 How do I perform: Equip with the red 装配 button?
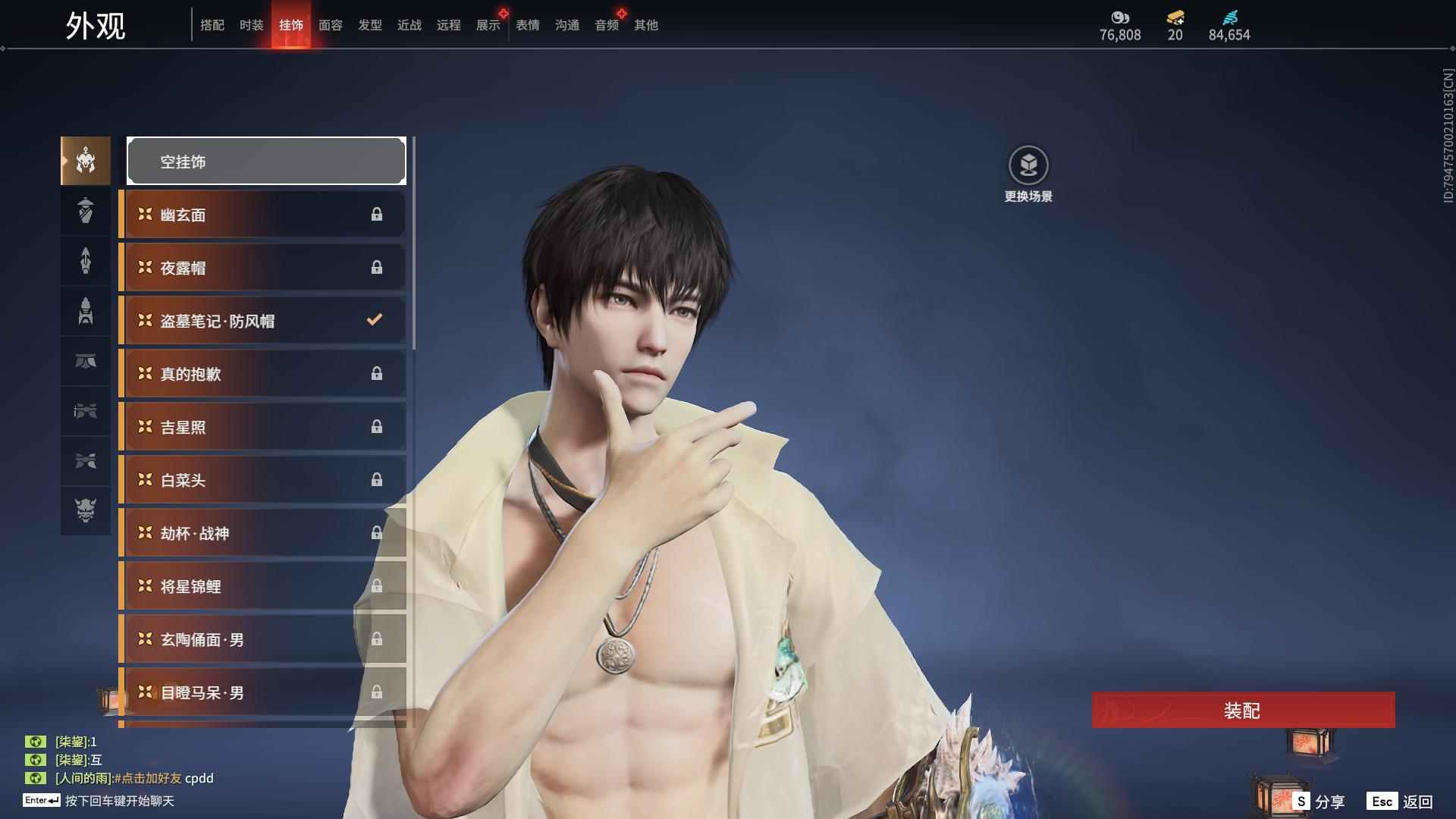[1243, 711]
